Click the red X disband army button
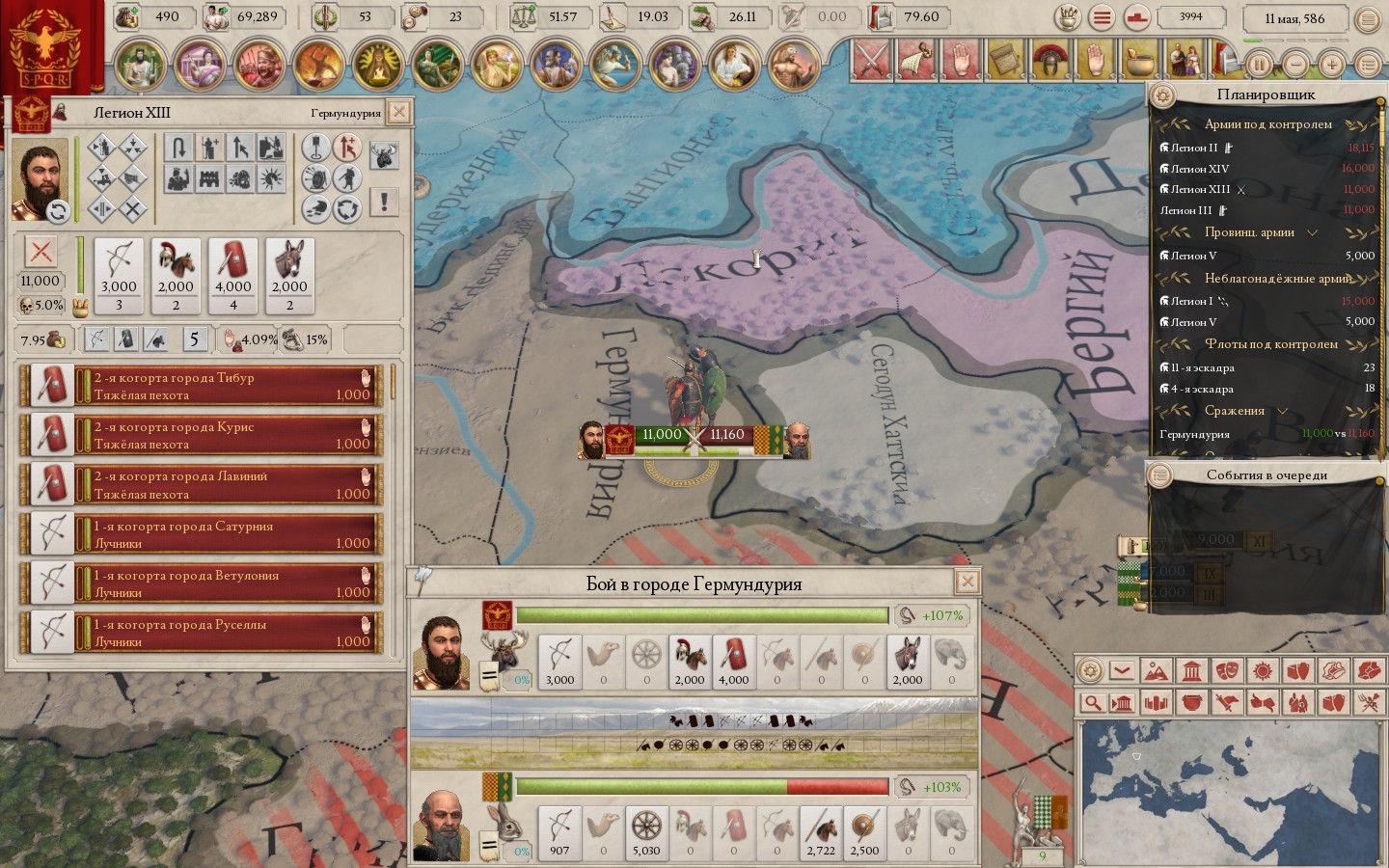The height and width of the screenshot is (868, 1389). 41,253
